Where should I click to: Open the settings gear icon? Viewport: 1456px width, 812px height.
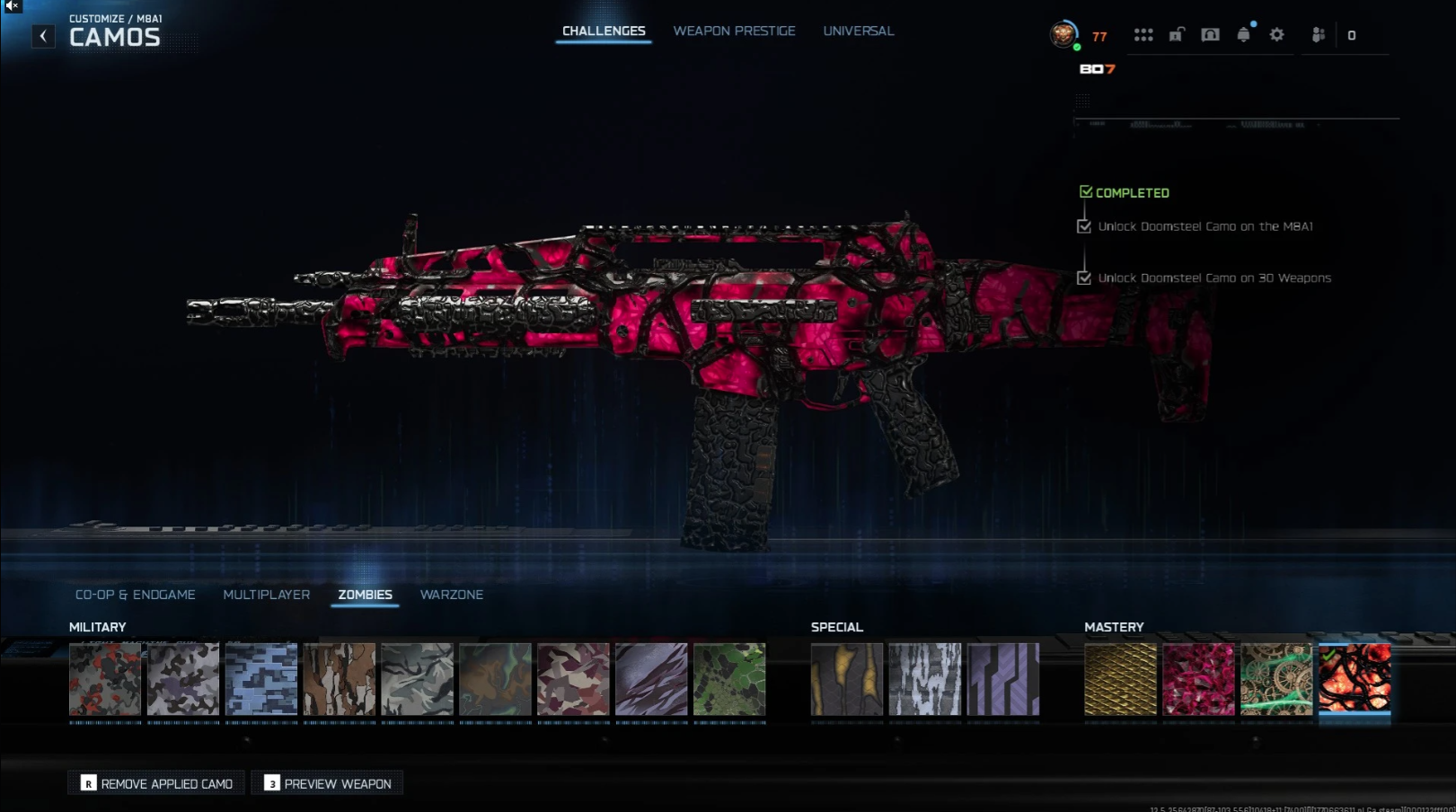[1276, 35]
